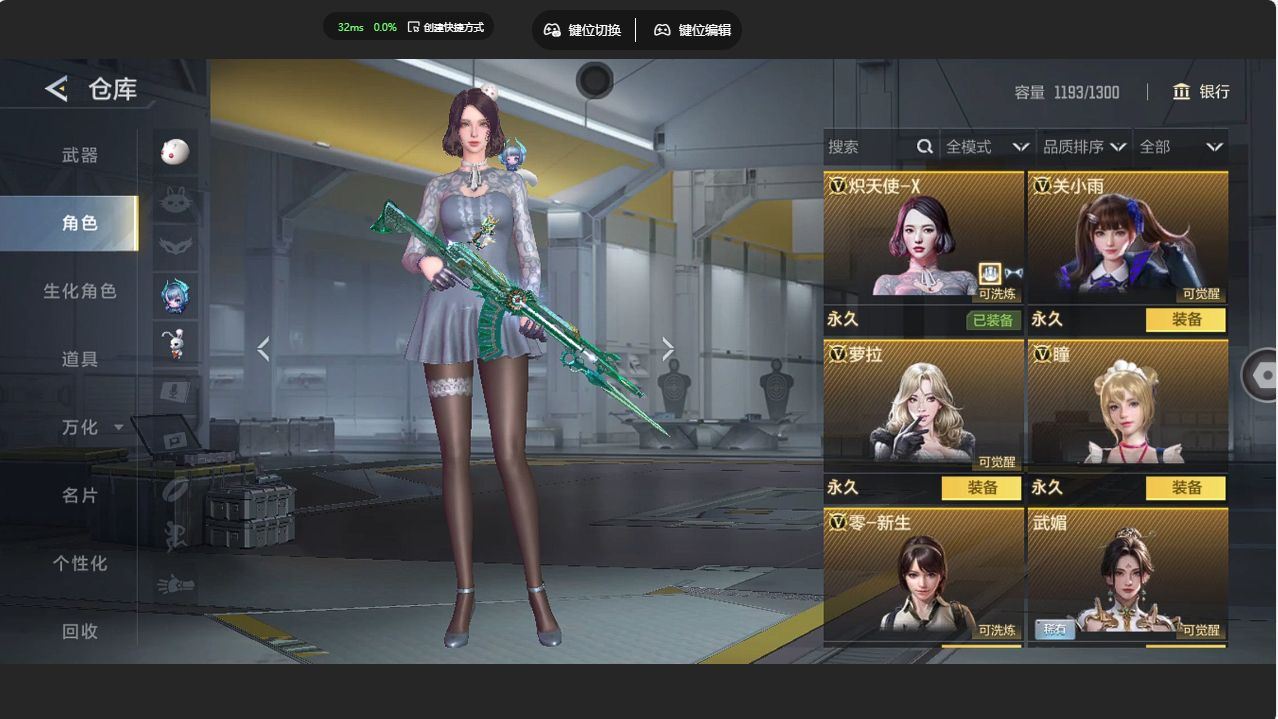Image resolution: width=1278 pixels, height=719 pixels.
Task: Equip the 瞳 character
Action: click(x=1185, y=488)
